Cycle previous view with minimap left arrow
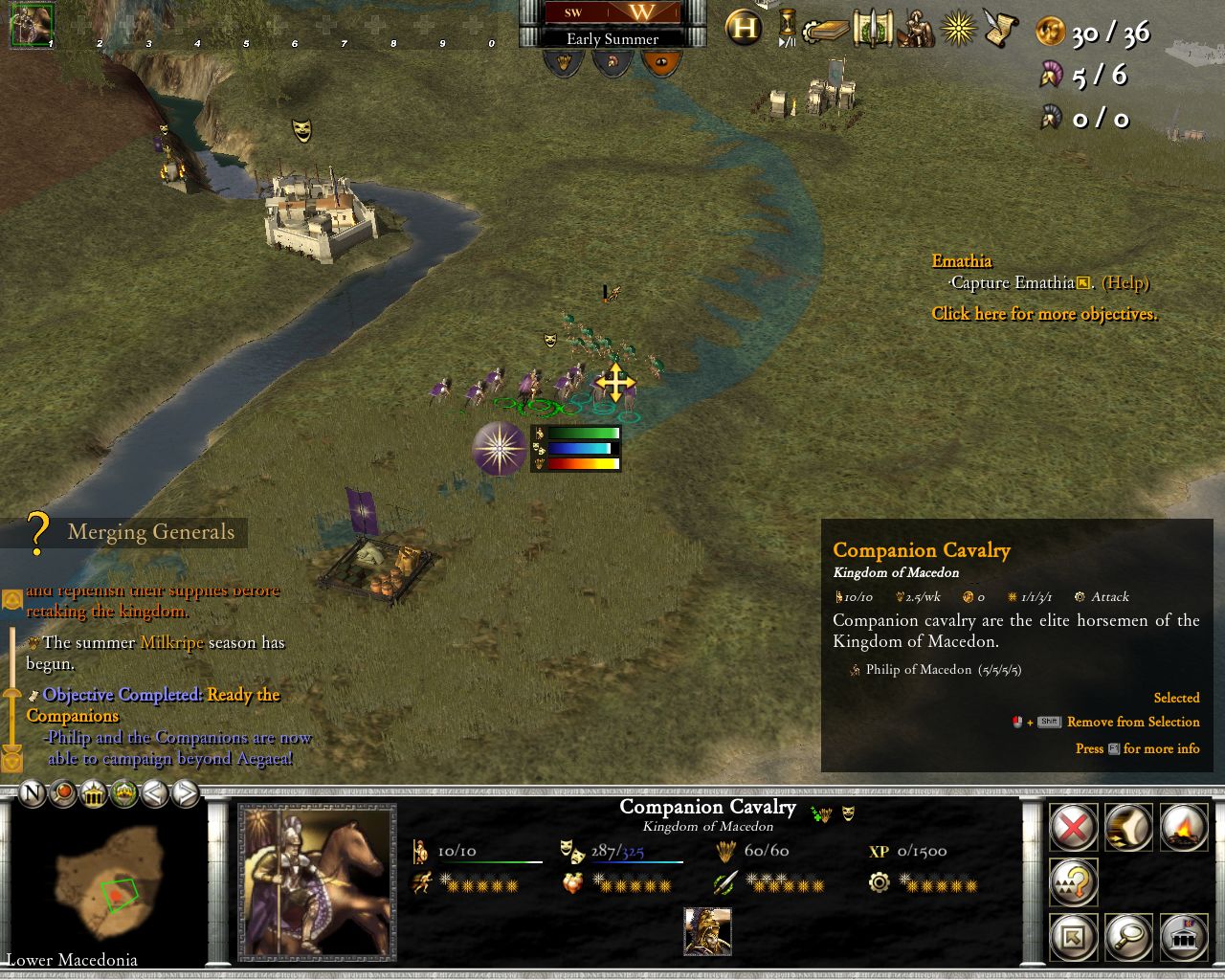 [154, 794]
